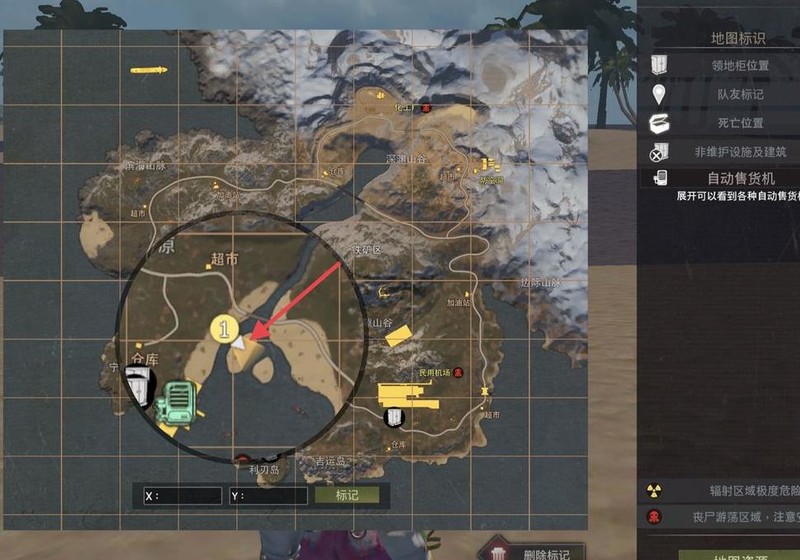
Task: Click the green 标记 mark button
Action: pyautogui.click(x=347, y=495)
